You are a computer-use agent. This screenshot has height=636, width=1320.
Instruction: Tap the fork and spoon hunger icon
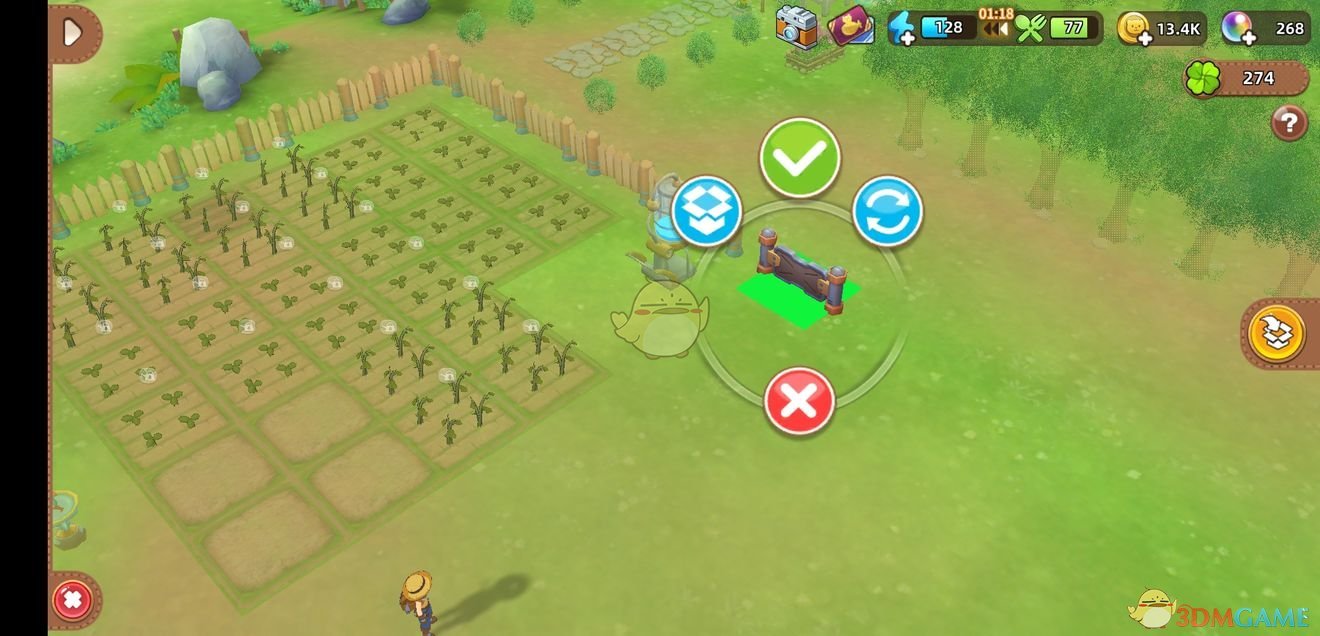pyautogui.click(x=1030, y=28)
